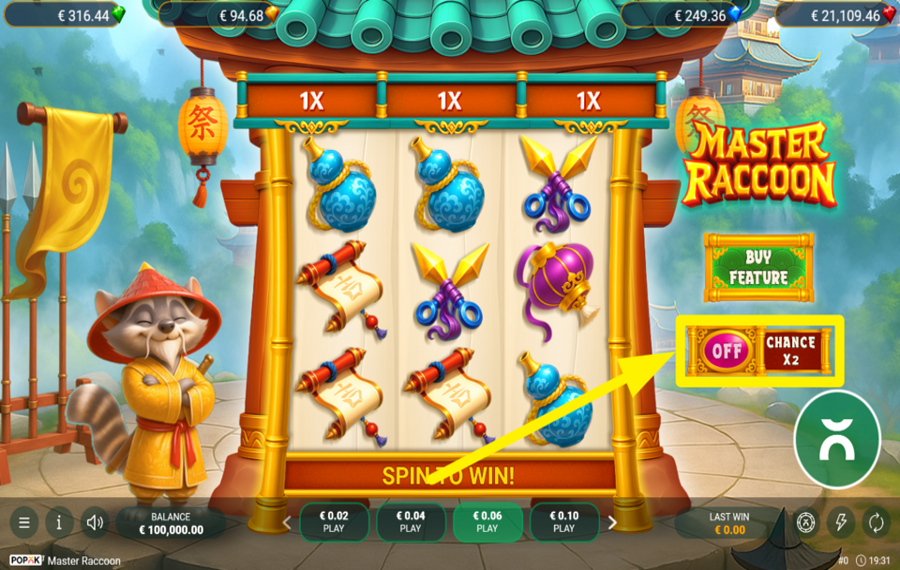Screen dimensions: 900x570
Task: Choose the € 0.04 play bet
Action: [410, 522]
